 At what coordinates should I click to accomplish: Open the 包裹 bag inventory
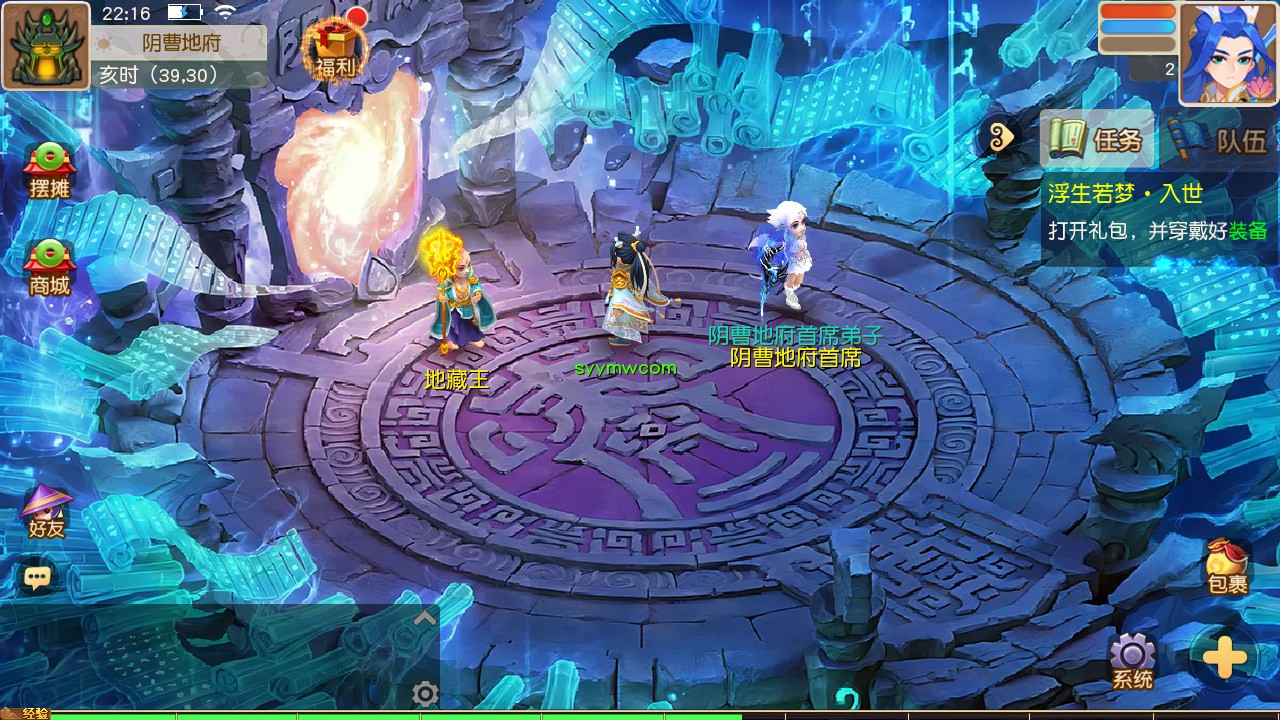[x=1227, y=567]
